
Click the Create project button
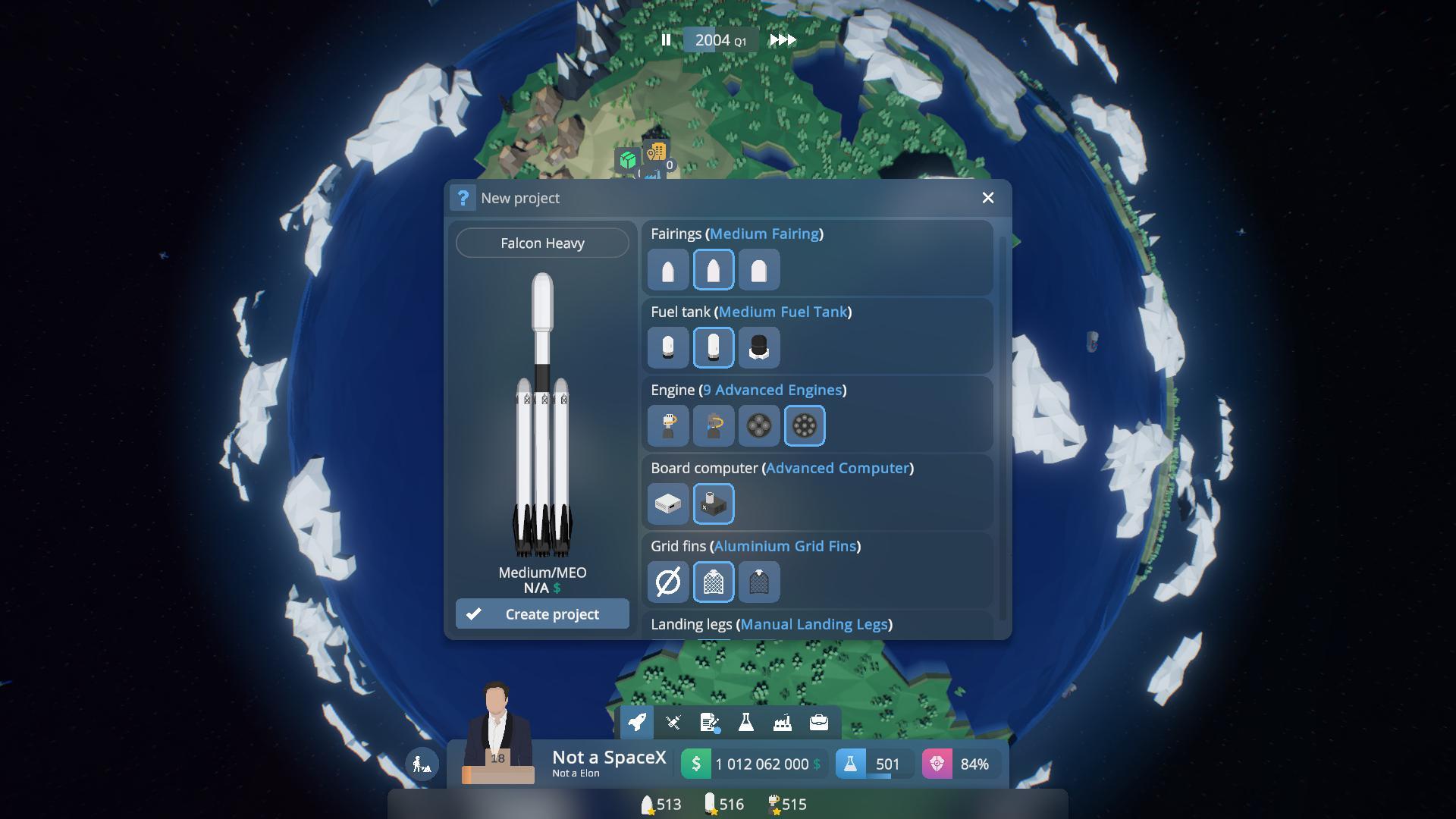pyautogui.click(x=541, y=613)
